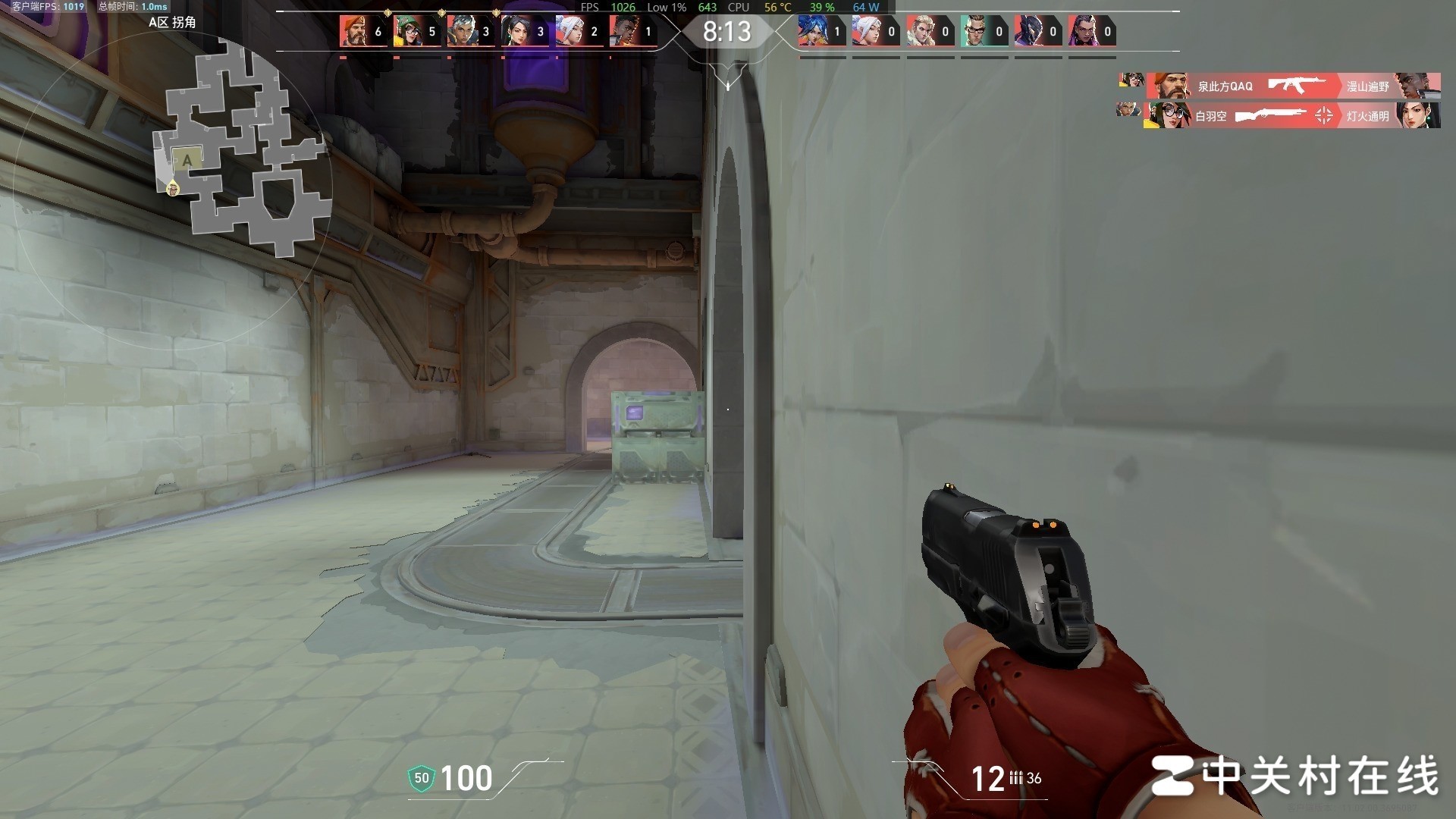The height and width of the screenshot is (819, 1456).
Task: Select Brimstone's portrait with 6 kills
Action: pos(353,31)
